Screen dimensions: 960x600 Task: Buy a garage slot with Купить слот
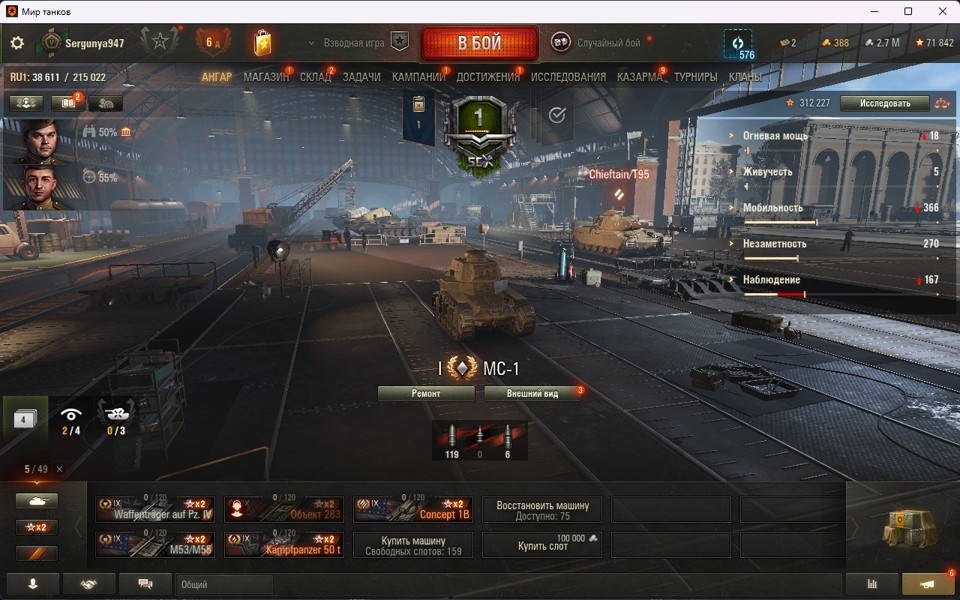(543, 545)
